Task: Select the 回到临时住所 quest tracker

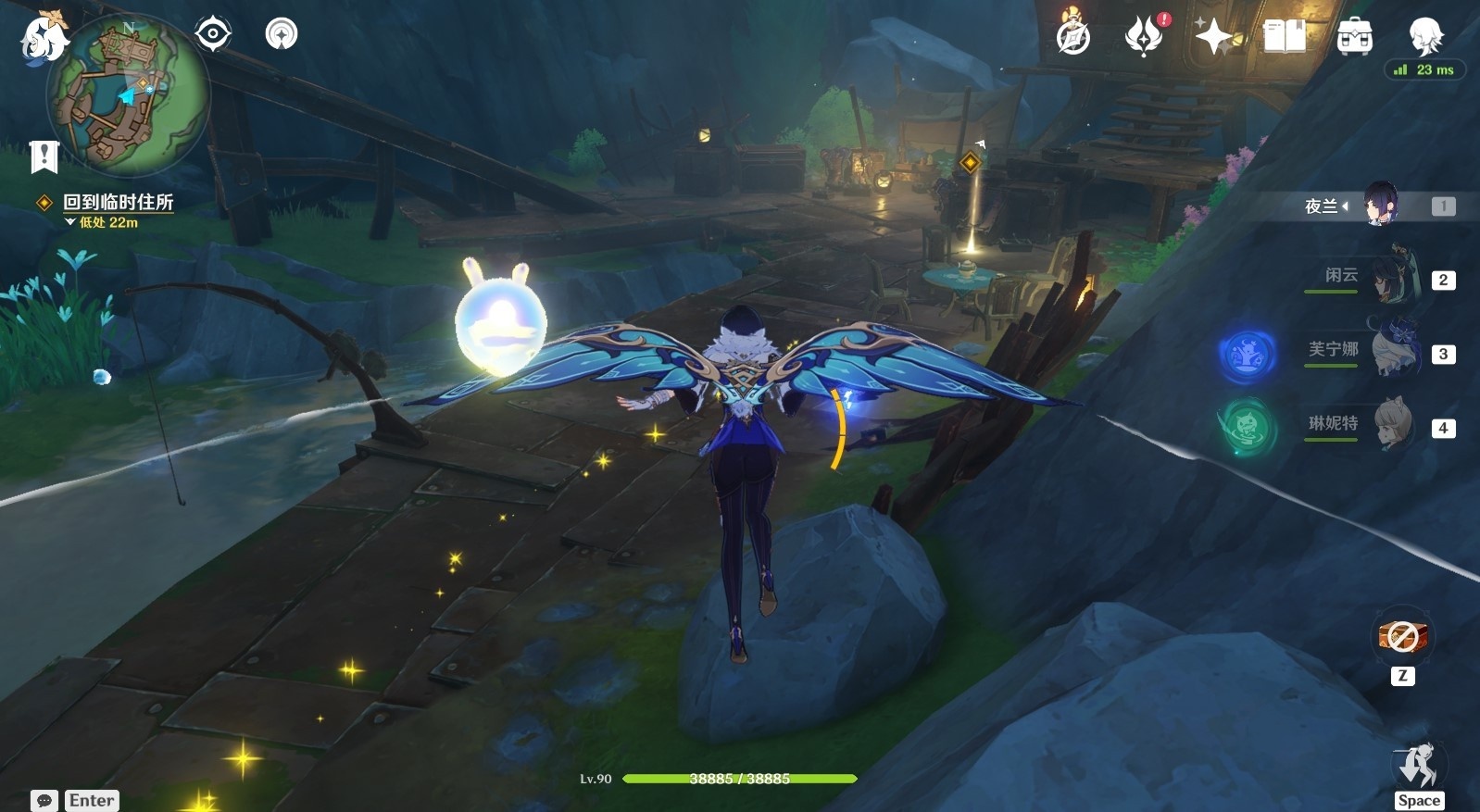Action: tap(118, 202)
